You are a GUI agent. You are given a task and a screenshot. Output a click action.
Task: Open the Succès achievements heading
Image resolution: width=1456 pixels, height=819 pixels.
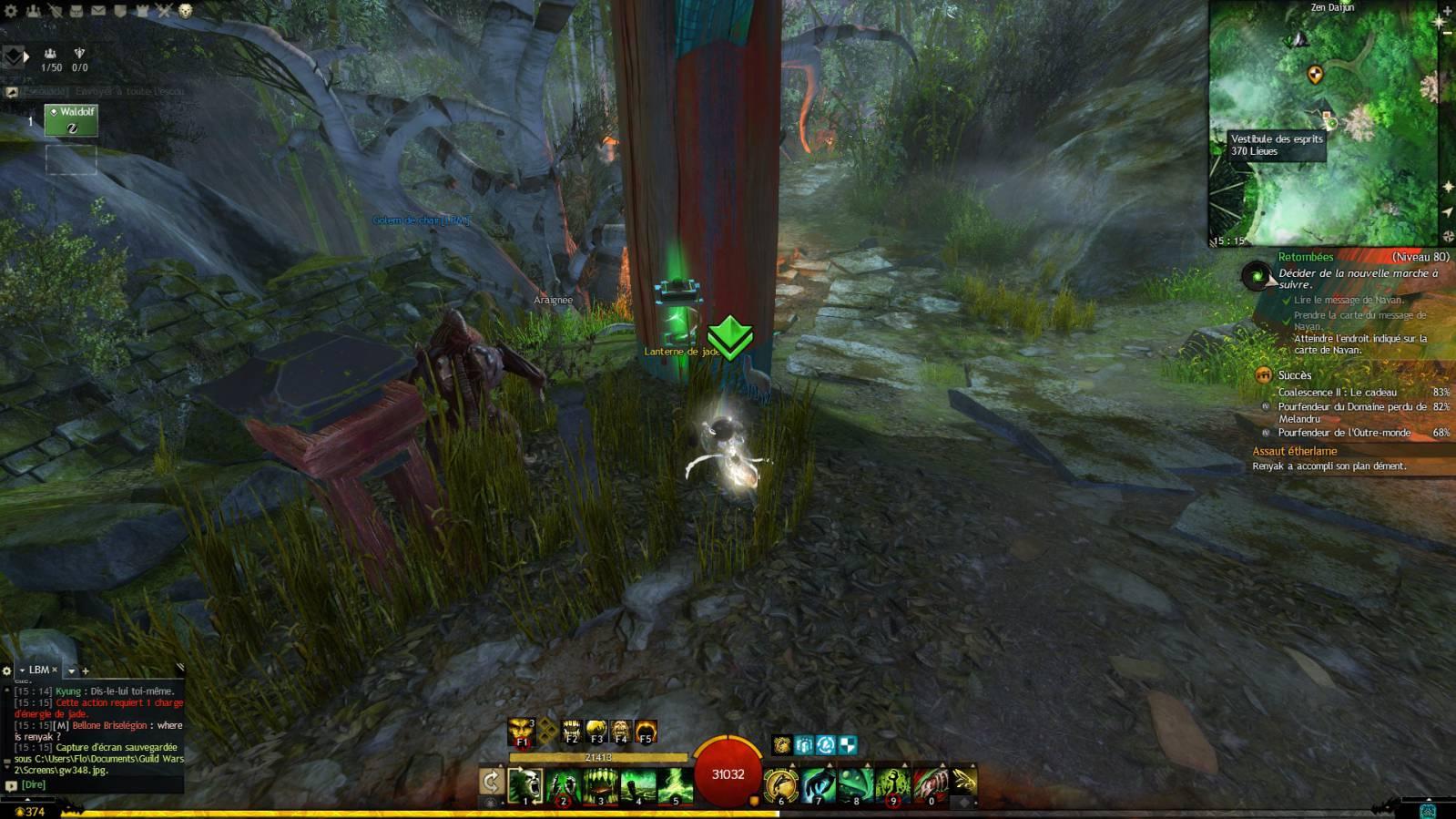click(1294, 375)
